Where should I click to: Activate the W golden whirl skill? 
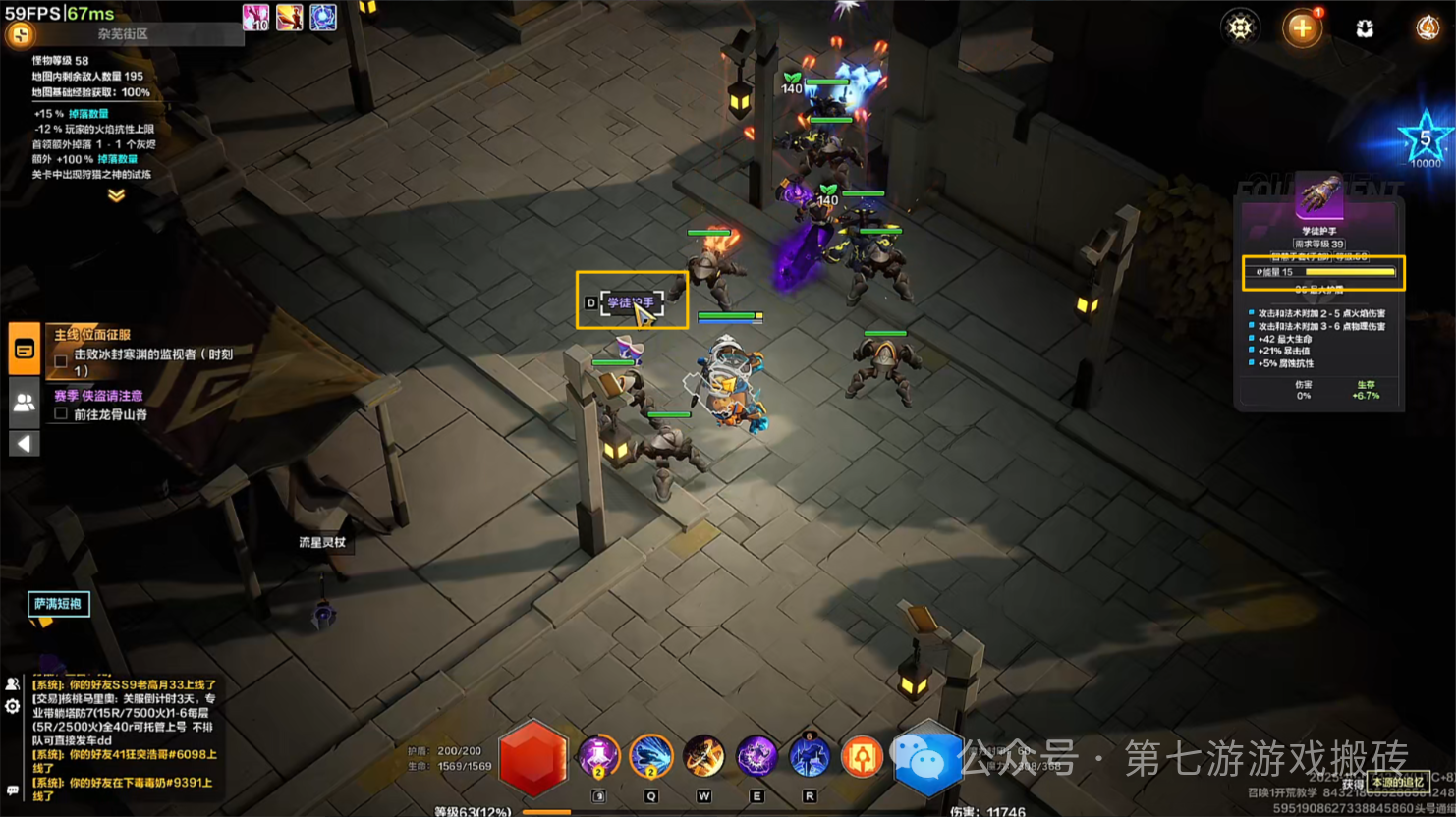pos(703,757)
